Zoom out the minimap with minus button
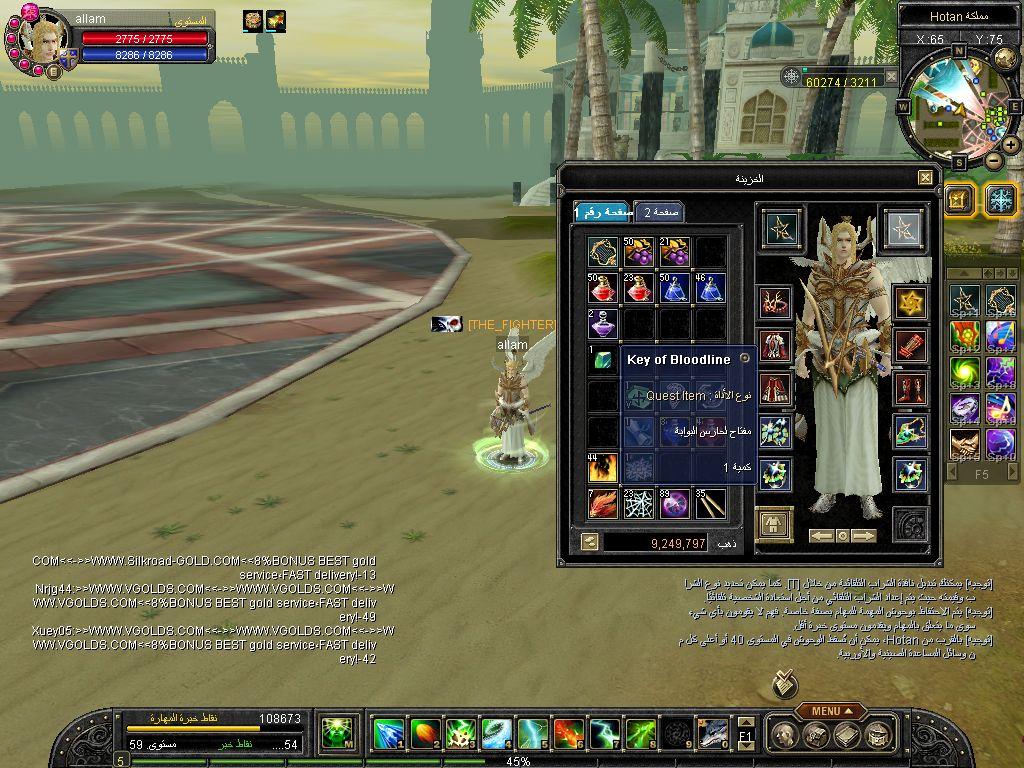Image resolution: width=1024 pixels, height=768 pixels. click(x=993, y=160)
